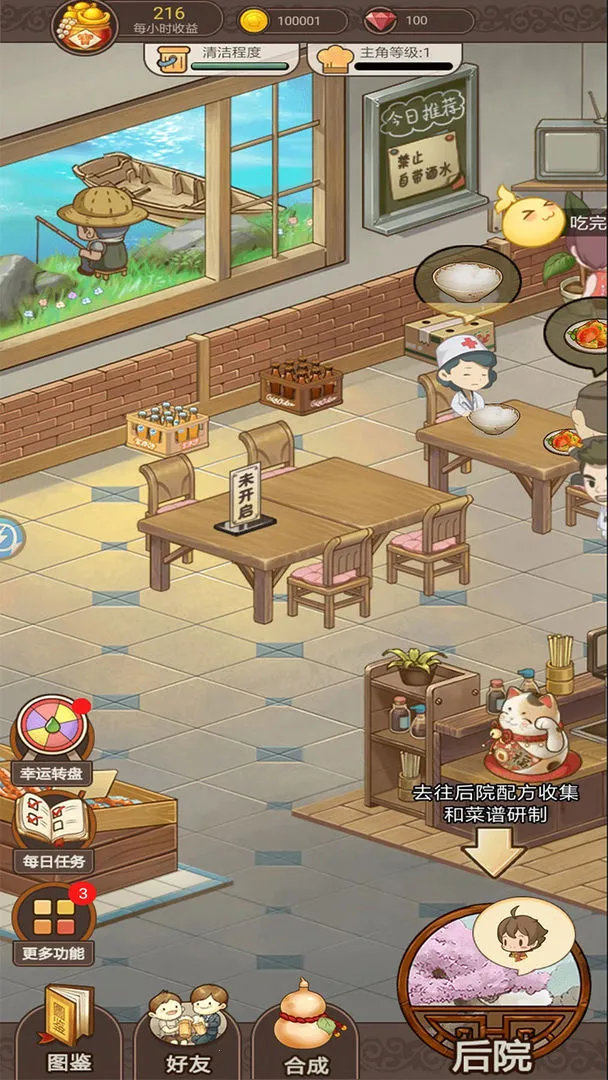Tap the blue lightning icon at left edge

pyautogui.click(x=5, y=535)
